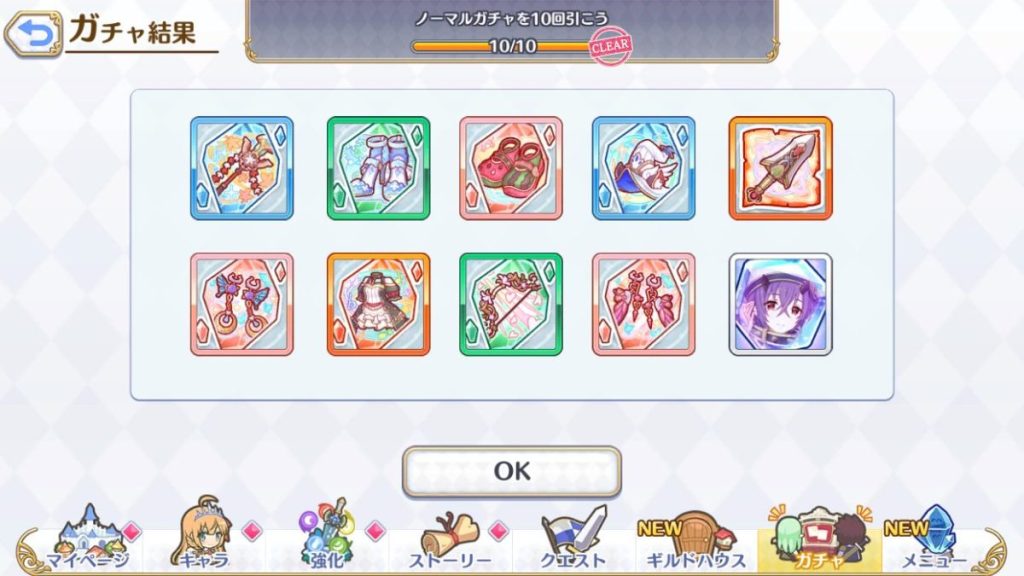
Task: Tap the pink-framed ribbon accessory item
Action: coord(643,304)
